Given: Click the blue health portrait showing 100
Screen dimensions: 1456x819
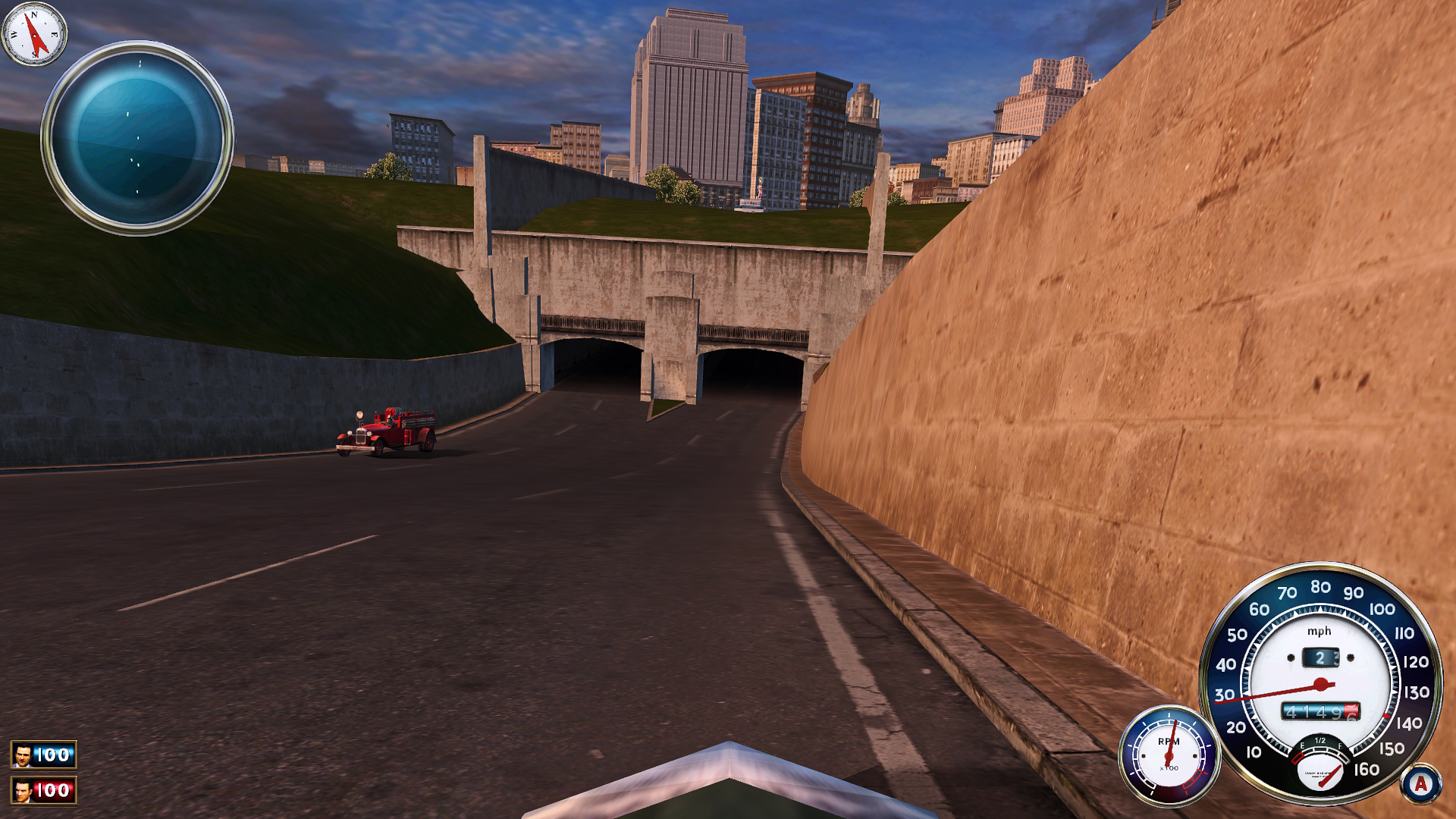Looking at the screenshot, I should coord(44,754).
